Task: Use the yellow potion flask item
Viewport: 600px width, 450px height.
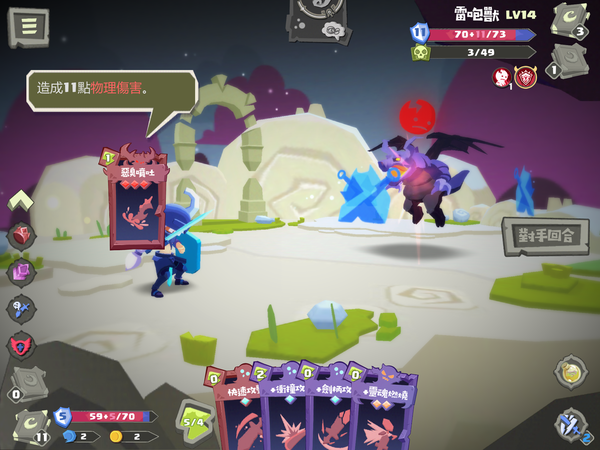Action: coord(570,371)
